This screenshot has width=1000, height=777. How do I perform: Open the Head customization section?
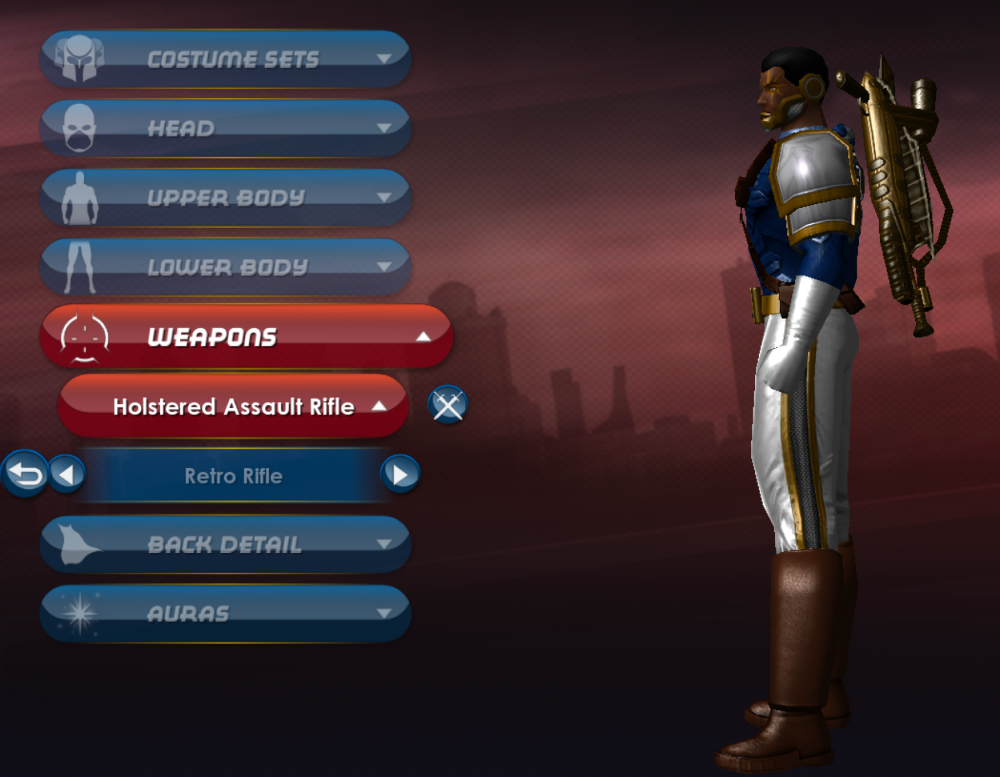coord(225,128)
